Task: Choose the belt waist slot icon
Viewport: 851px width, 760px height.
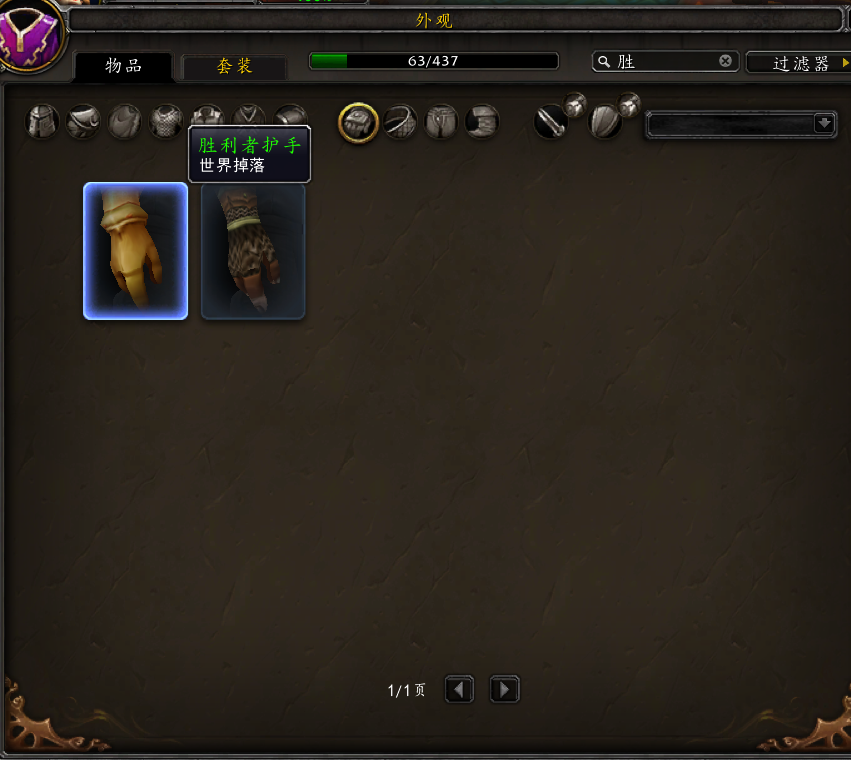Action: click(x=400, y=122)
